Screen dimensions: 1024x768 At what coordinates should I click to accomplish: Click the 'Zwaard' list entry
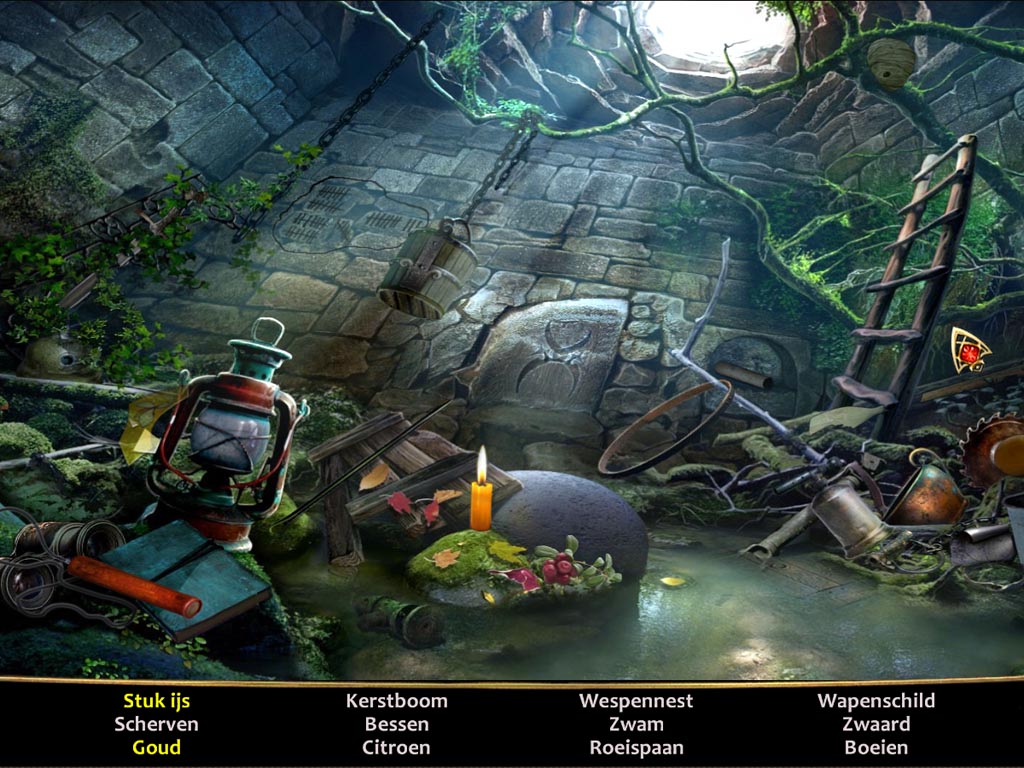[876, 724]
